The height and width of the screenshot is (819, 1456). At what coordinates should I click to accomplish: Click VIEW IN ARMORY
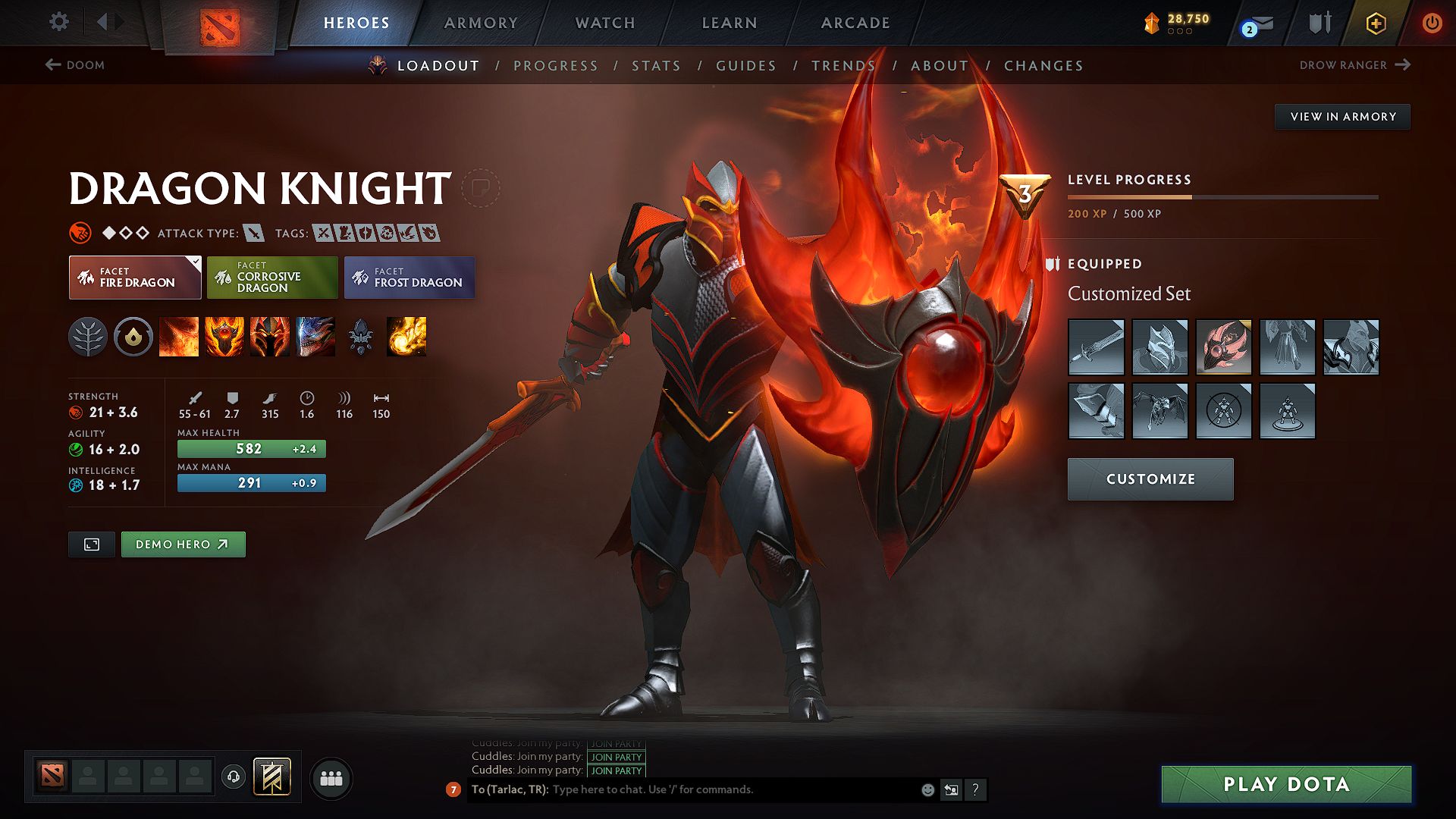click(1342, 116)
